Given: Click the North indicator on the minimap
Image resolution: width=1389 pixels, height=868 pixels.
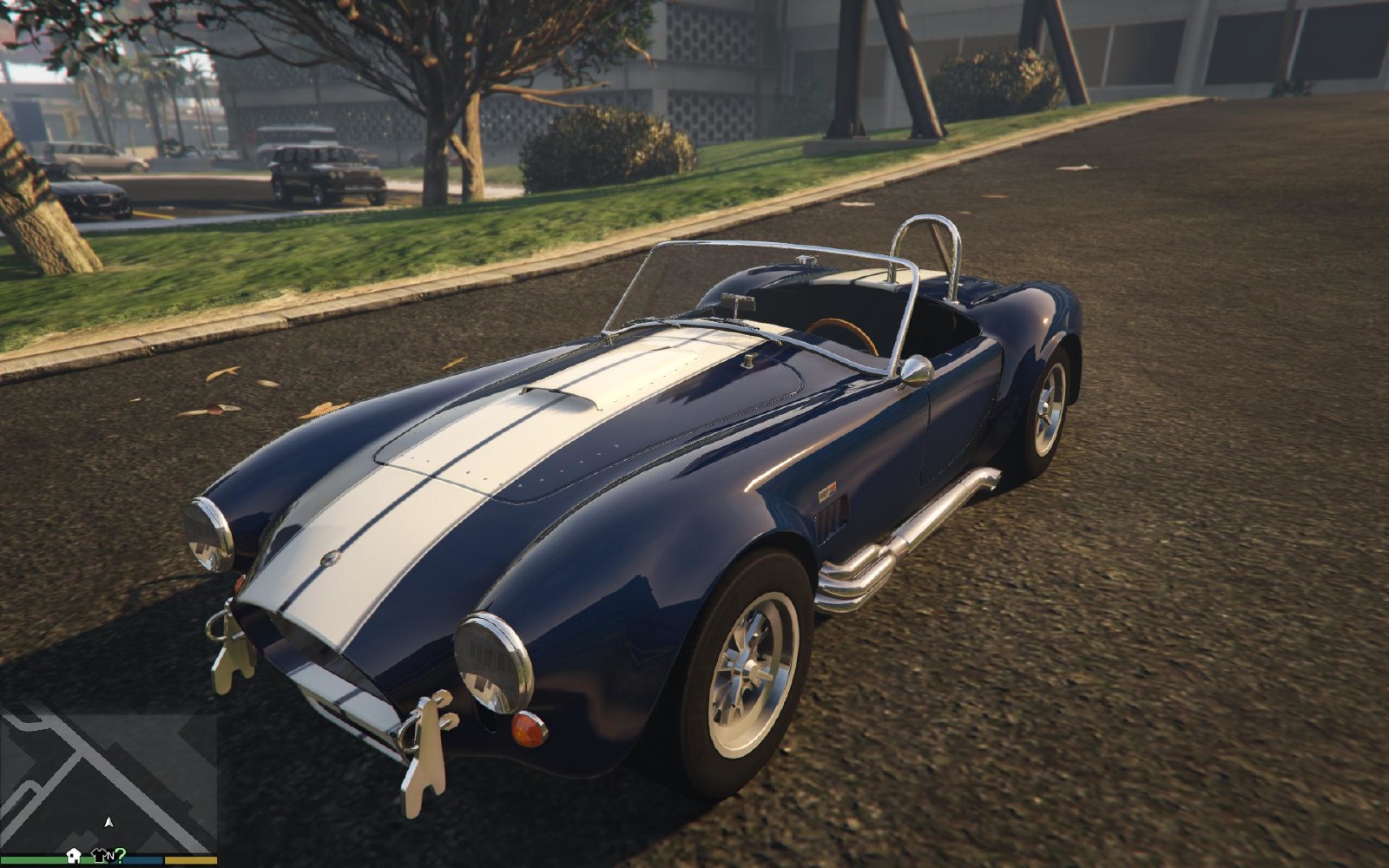Looking at the screenshot, I should [x=111, y=858].
